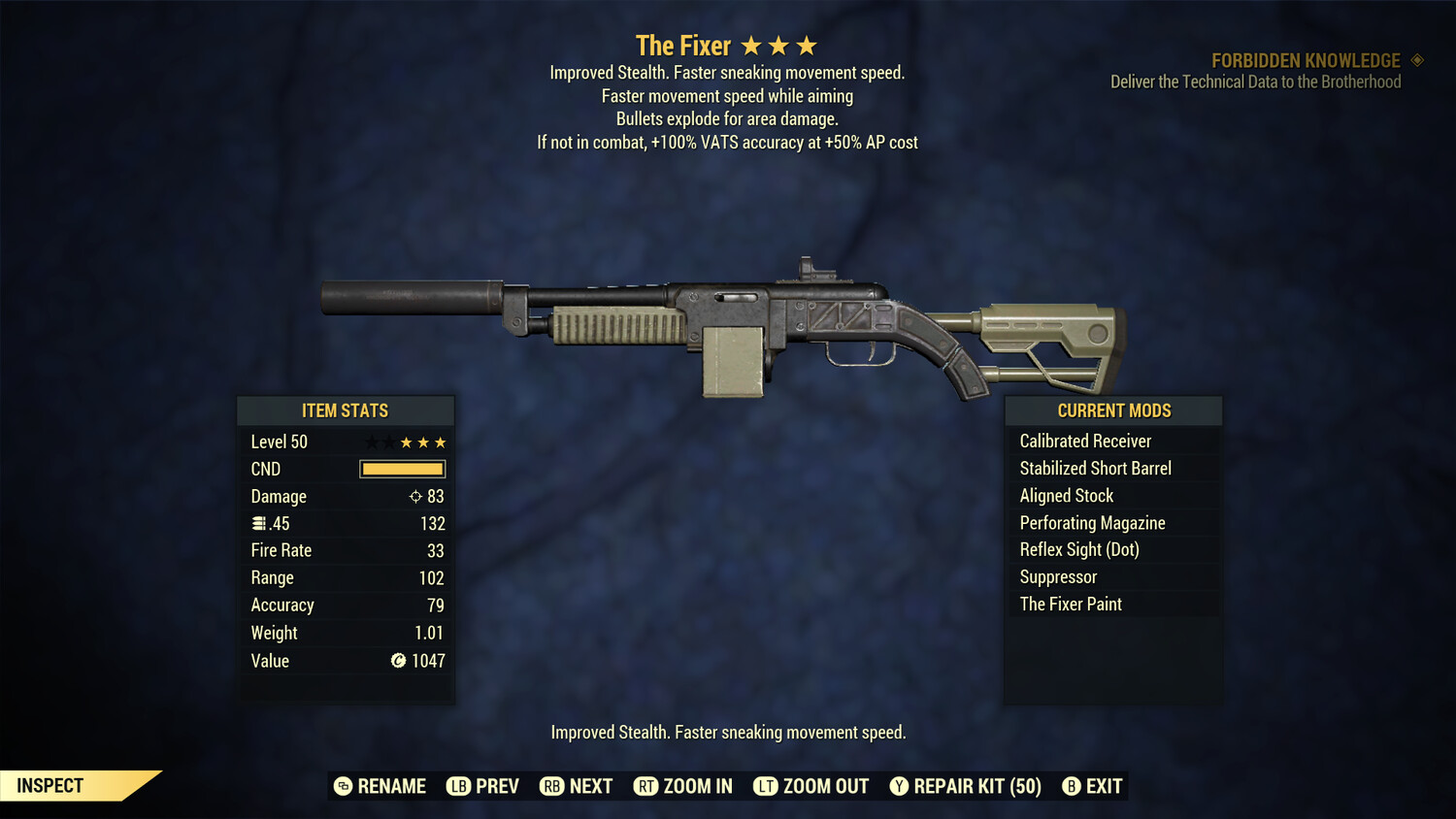1456x819 pixels.
Task: Click the LB icon next to Prev
Action: pos(456,786)
